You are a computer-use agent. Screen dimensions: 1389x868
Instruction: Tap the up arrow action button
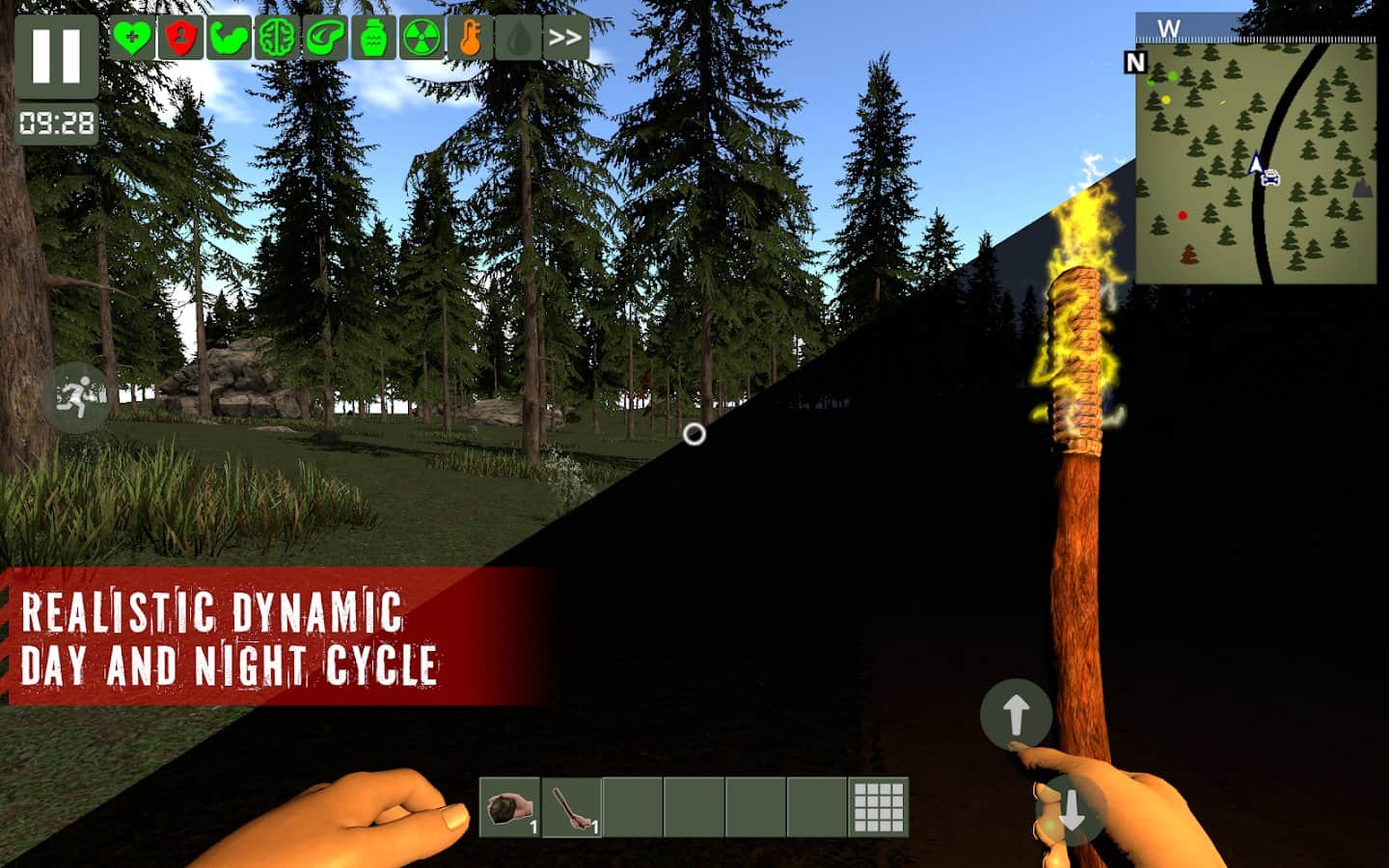pos(1015,715)
